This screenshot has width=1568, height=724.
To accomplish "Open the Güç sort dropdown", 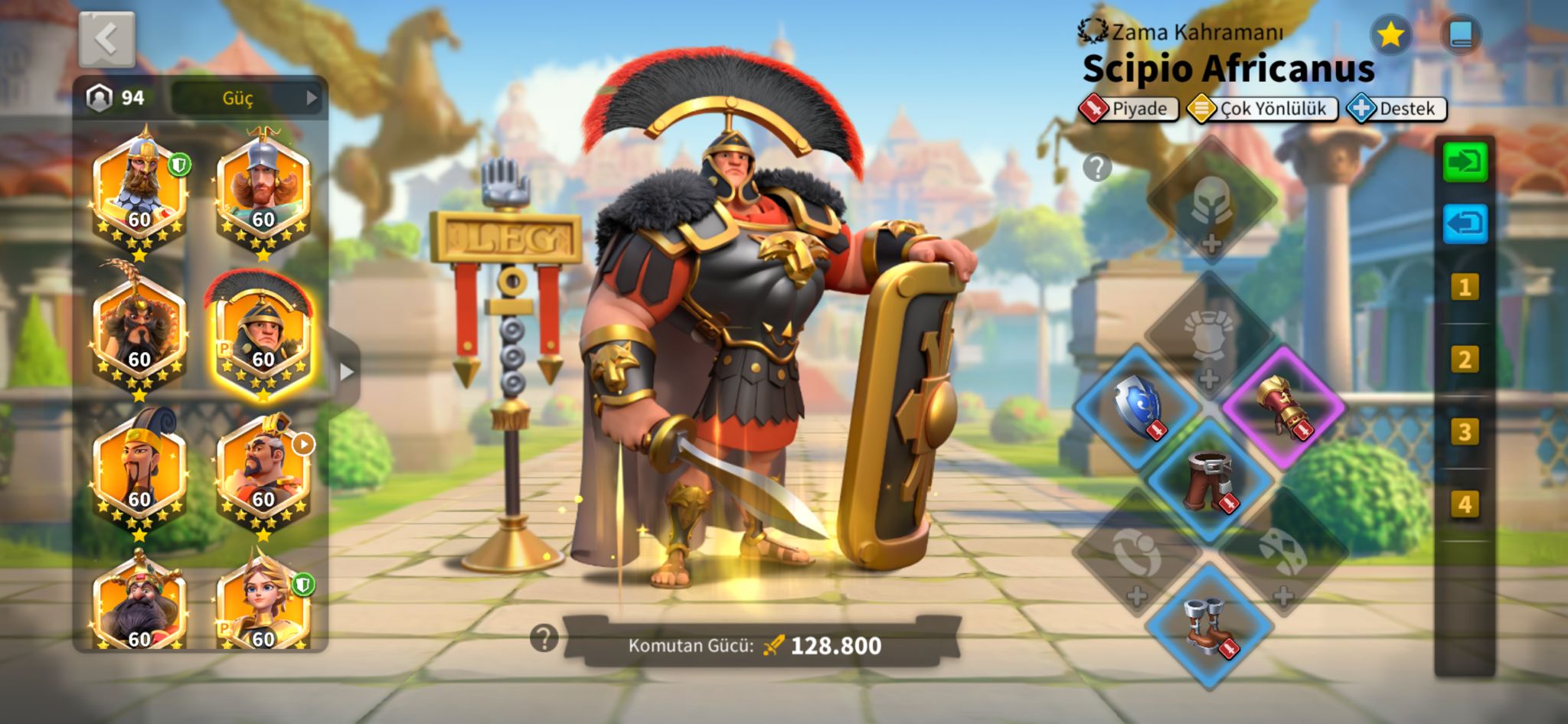I will coord(245,98).
